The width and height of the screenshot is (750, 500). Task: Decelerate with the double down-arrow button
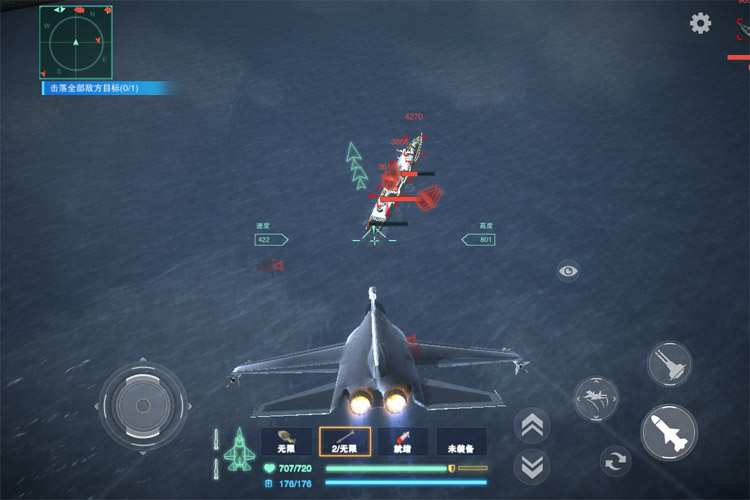[532, 466]
